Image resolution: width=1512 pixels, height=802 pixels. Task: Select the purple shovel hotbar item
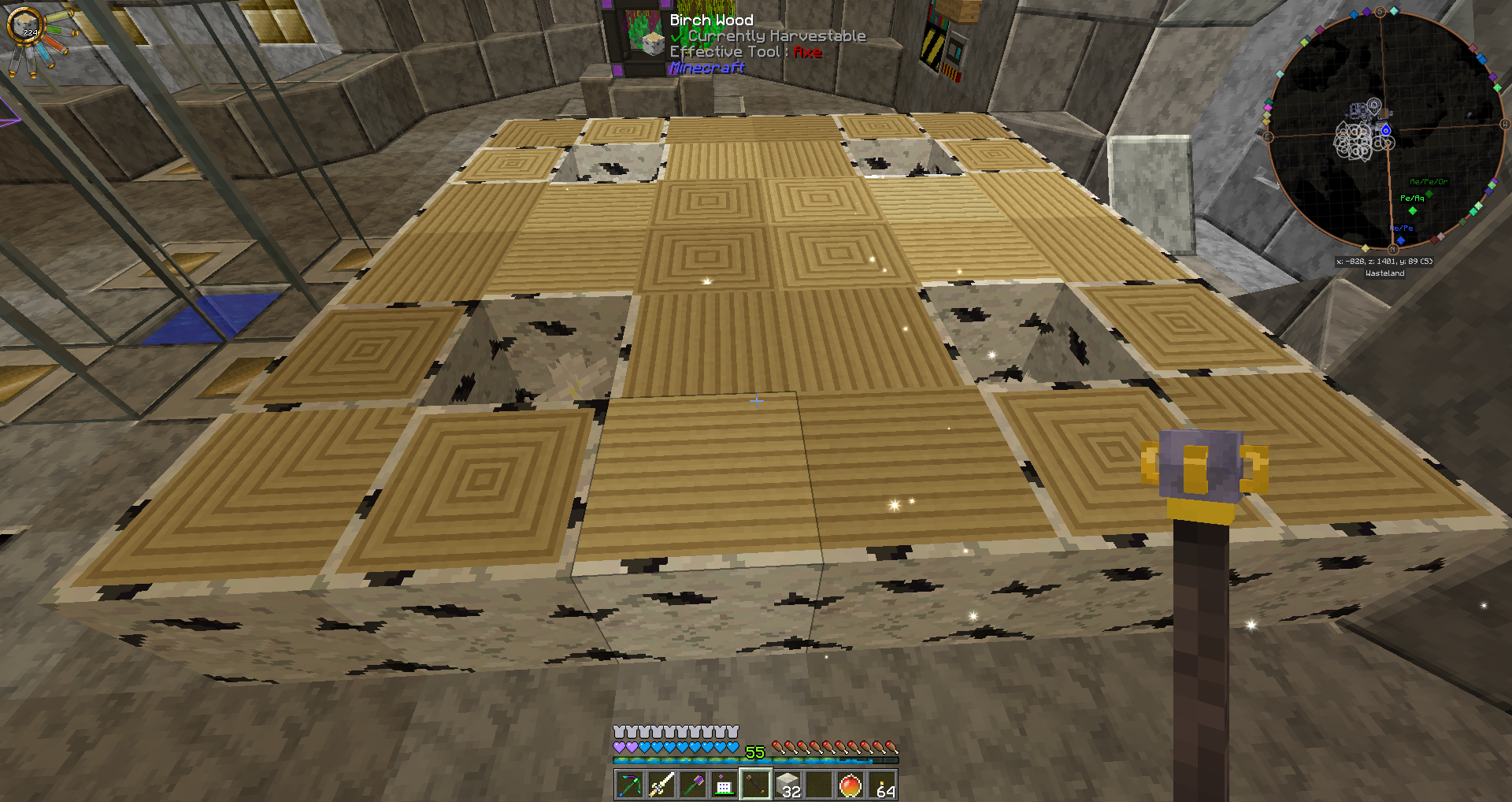click(692, 784)
